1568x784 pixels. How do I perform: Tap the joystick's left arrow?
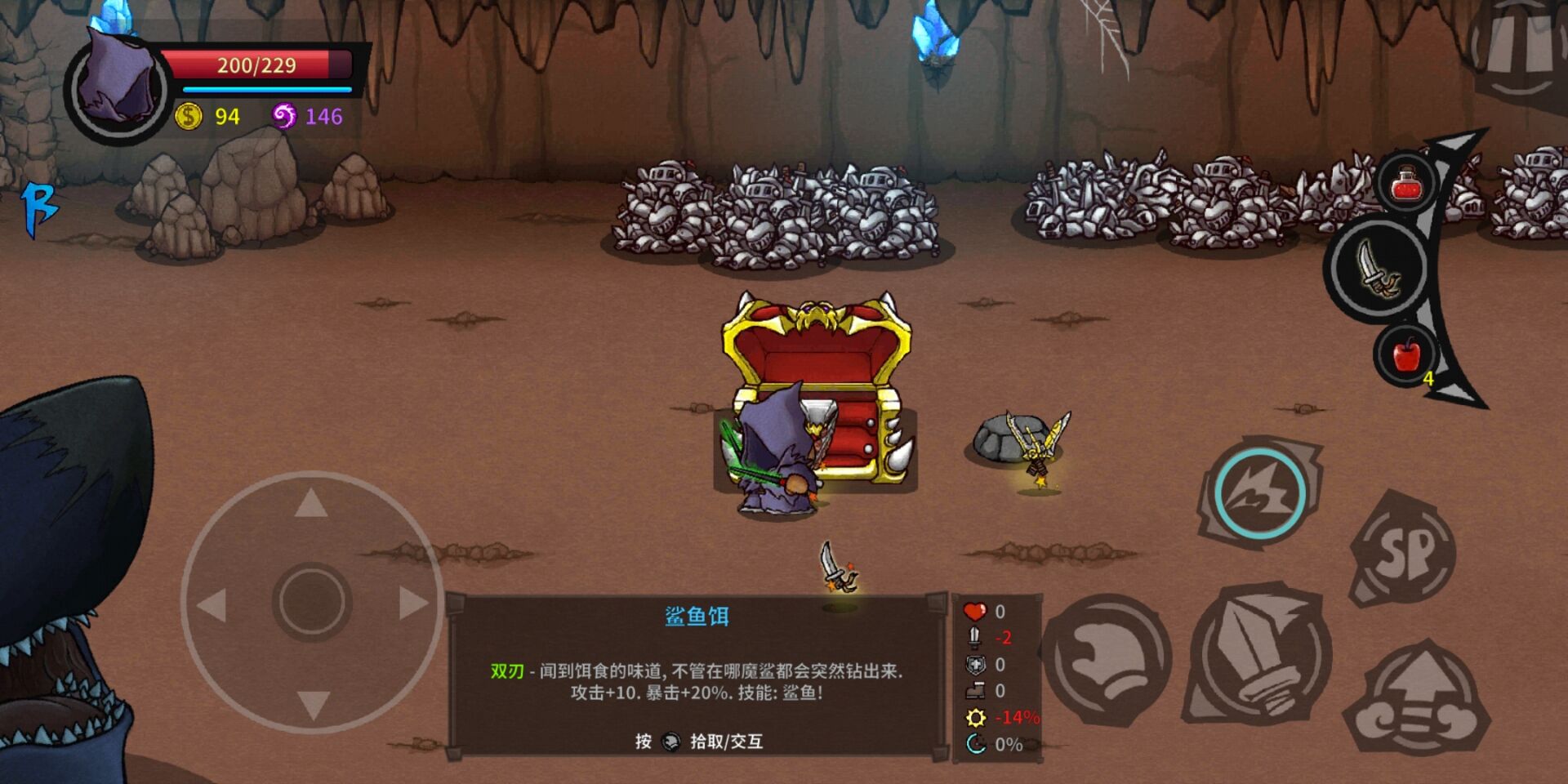212,605
